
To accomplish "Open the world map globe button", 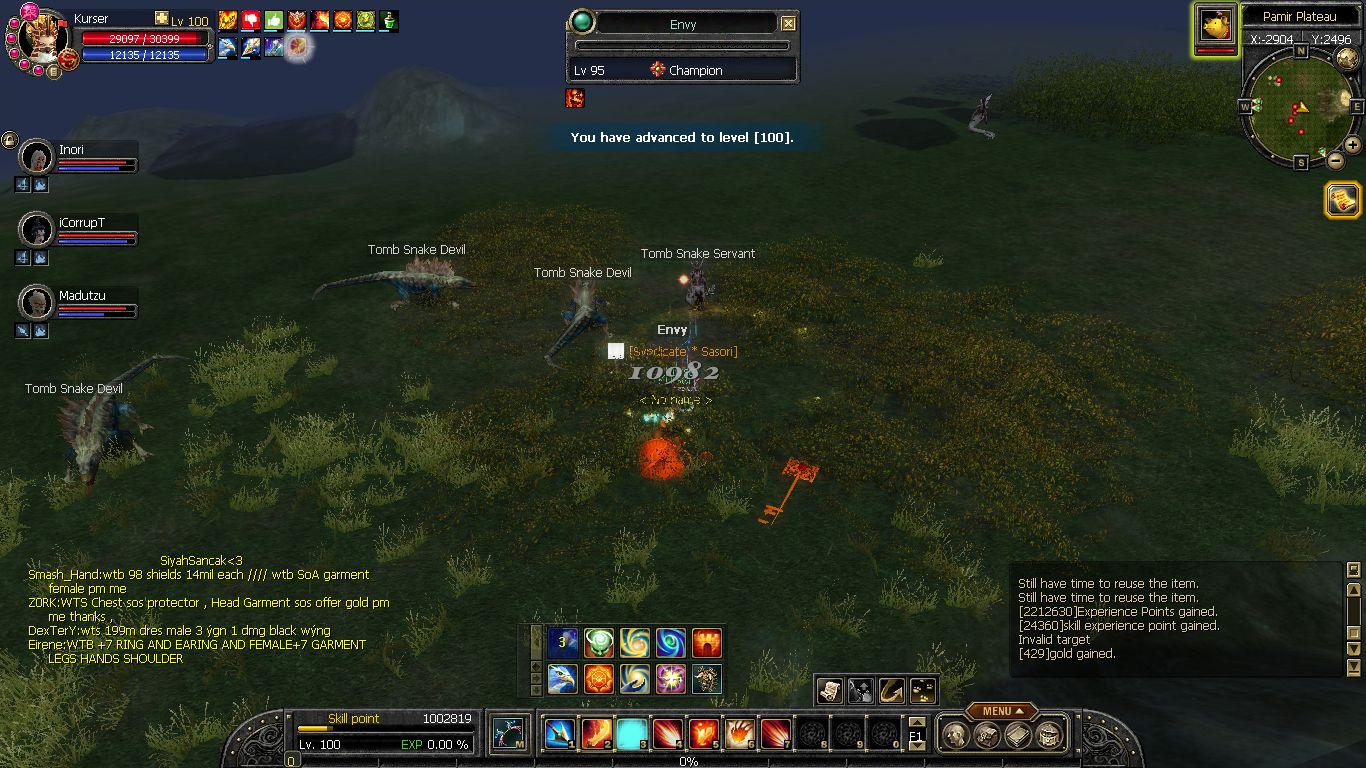I will coord(1346,58).
